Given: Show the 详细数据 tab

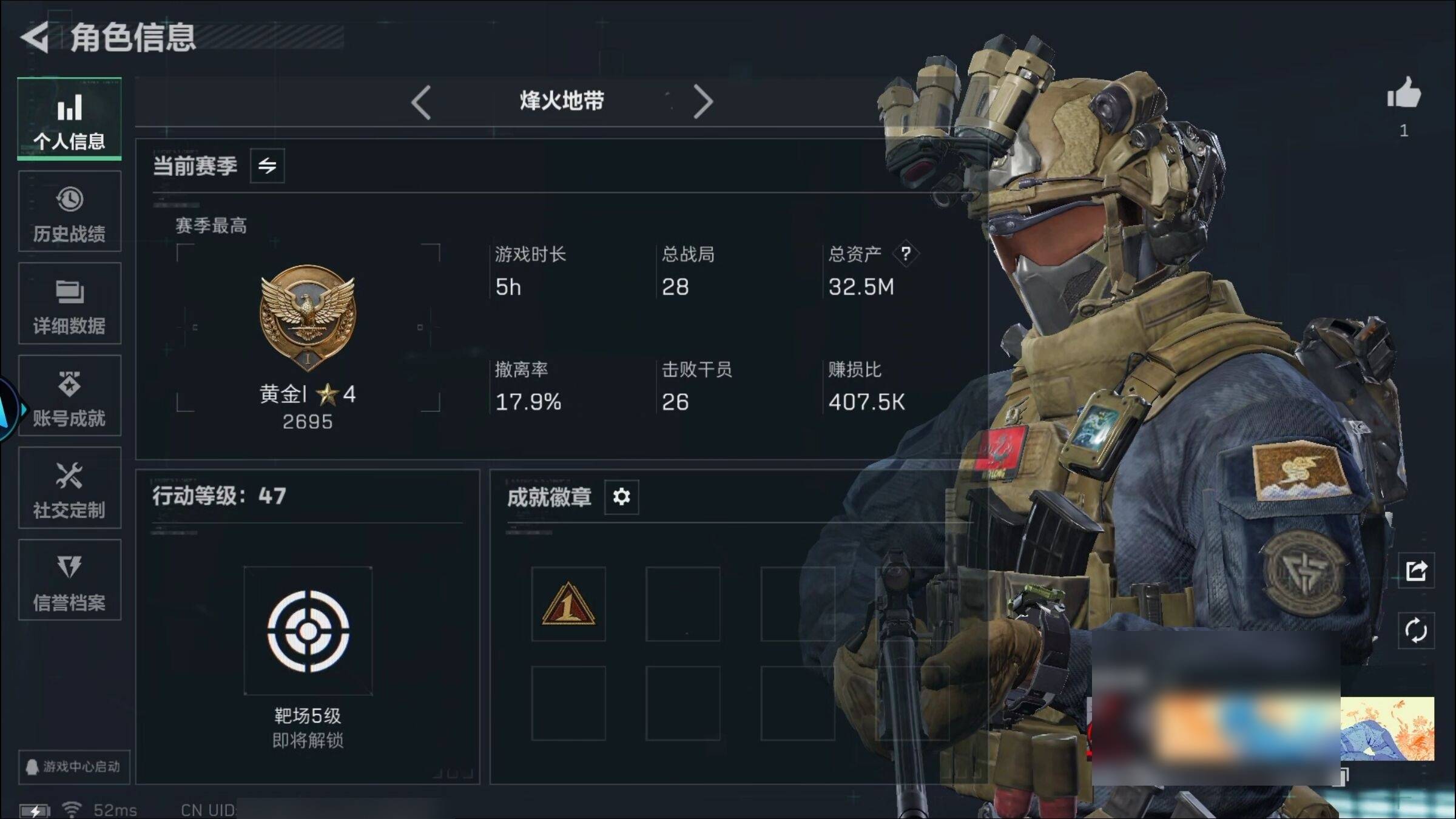Looking at the screenshot, I should click(x=69, y=303).
